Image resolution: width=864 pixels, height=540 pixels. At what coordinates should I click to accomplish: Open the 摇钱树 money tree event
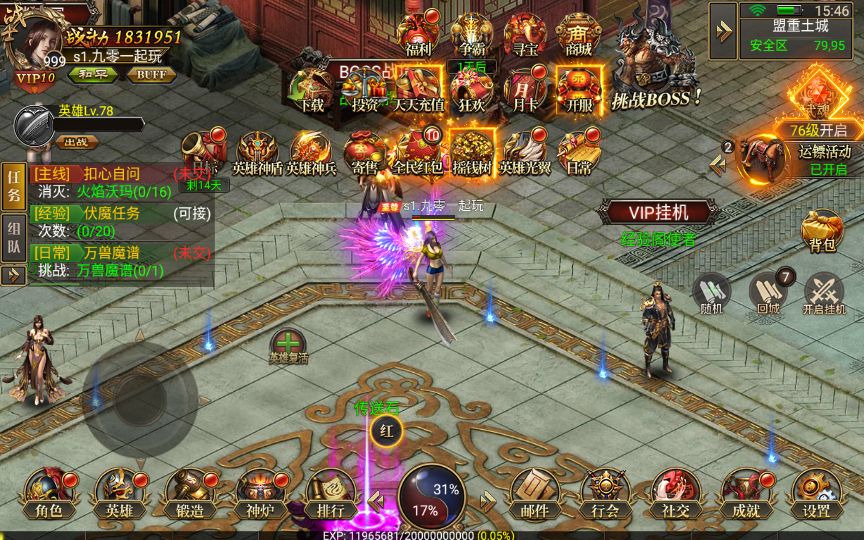470,152
